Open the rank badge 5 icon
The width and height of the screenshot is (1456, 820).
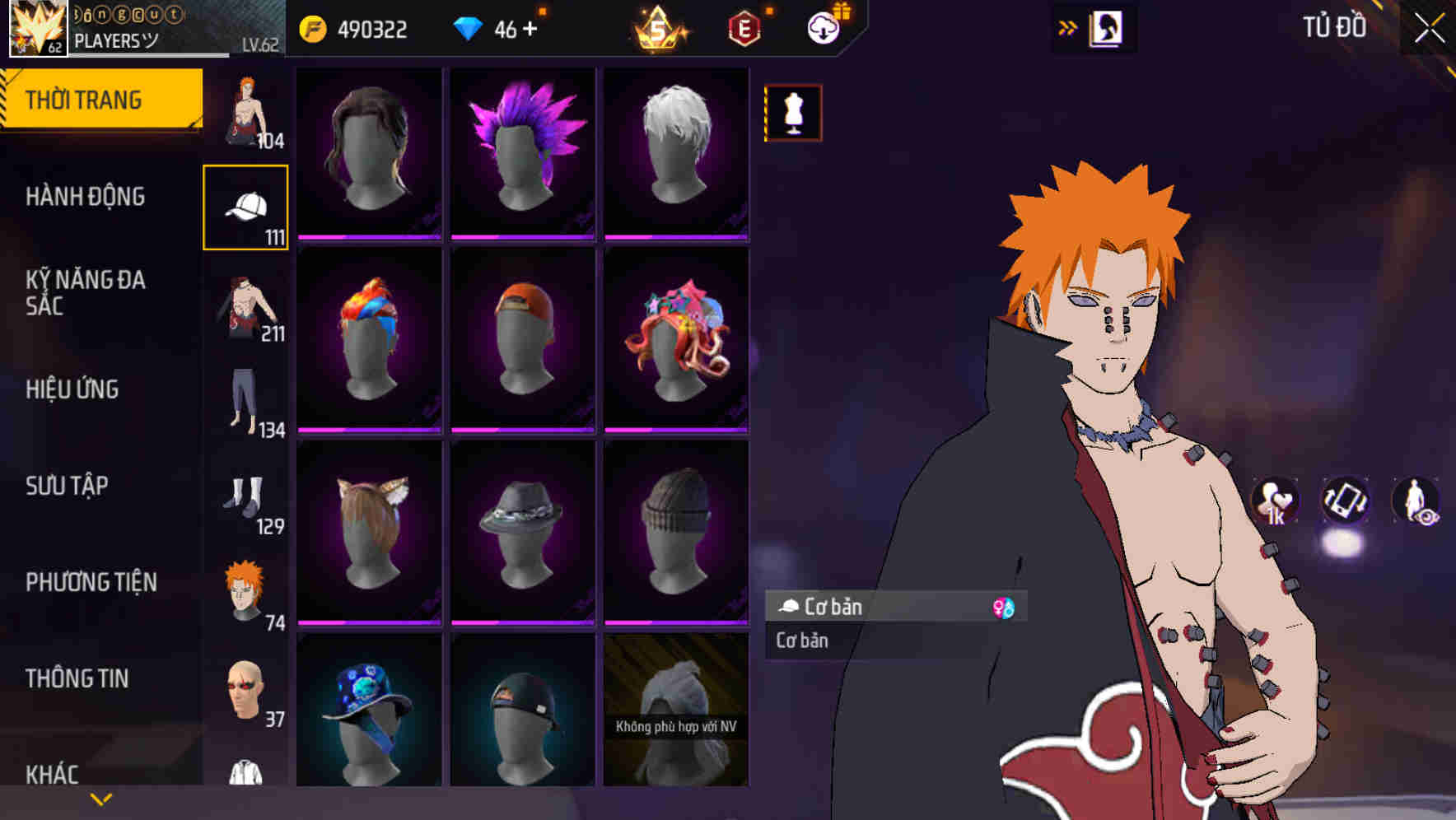(x=659, y=28)
